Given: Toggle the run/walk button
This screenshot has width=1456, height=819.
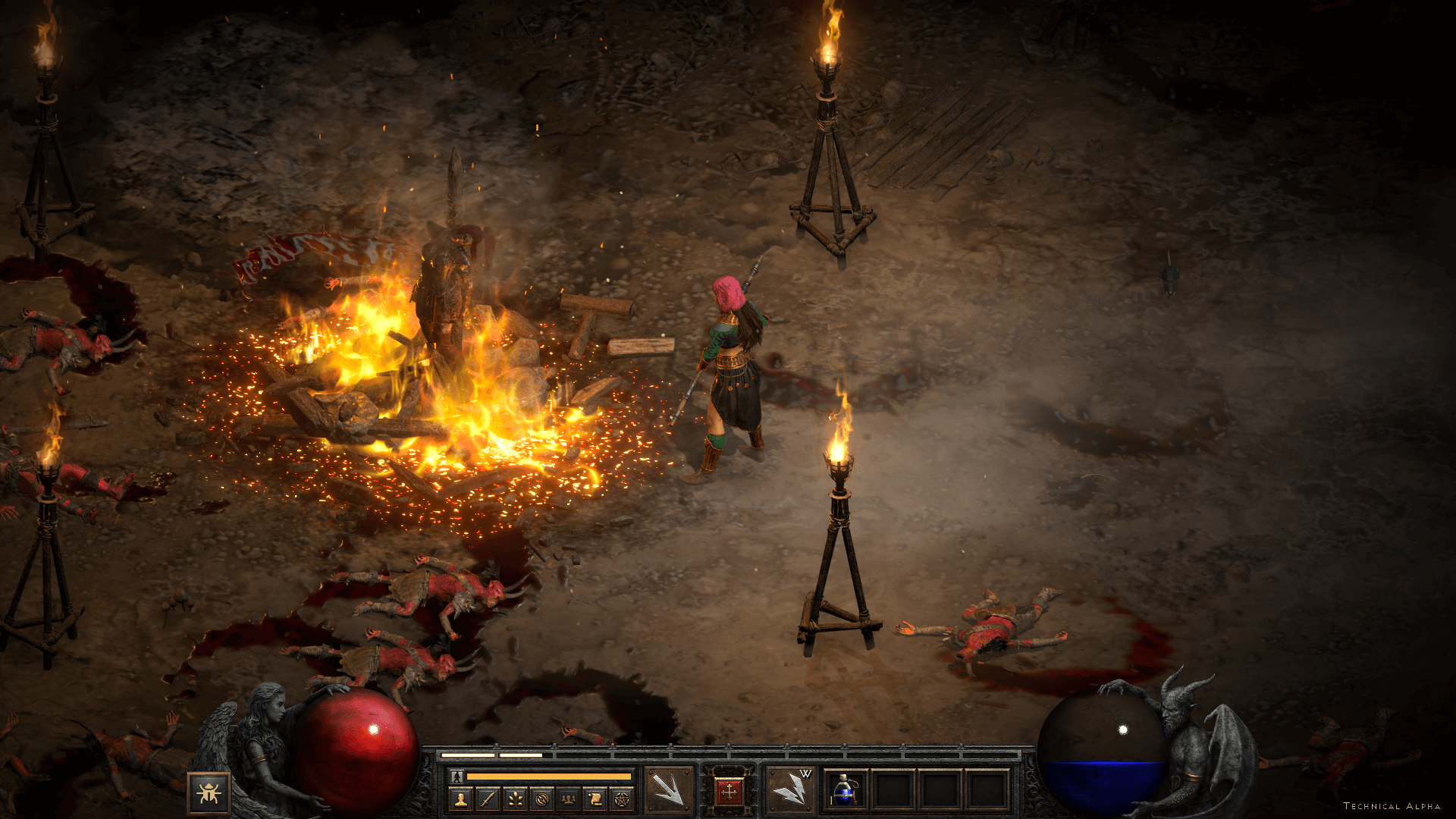Looking at the screenshot, I should [457, 777].
